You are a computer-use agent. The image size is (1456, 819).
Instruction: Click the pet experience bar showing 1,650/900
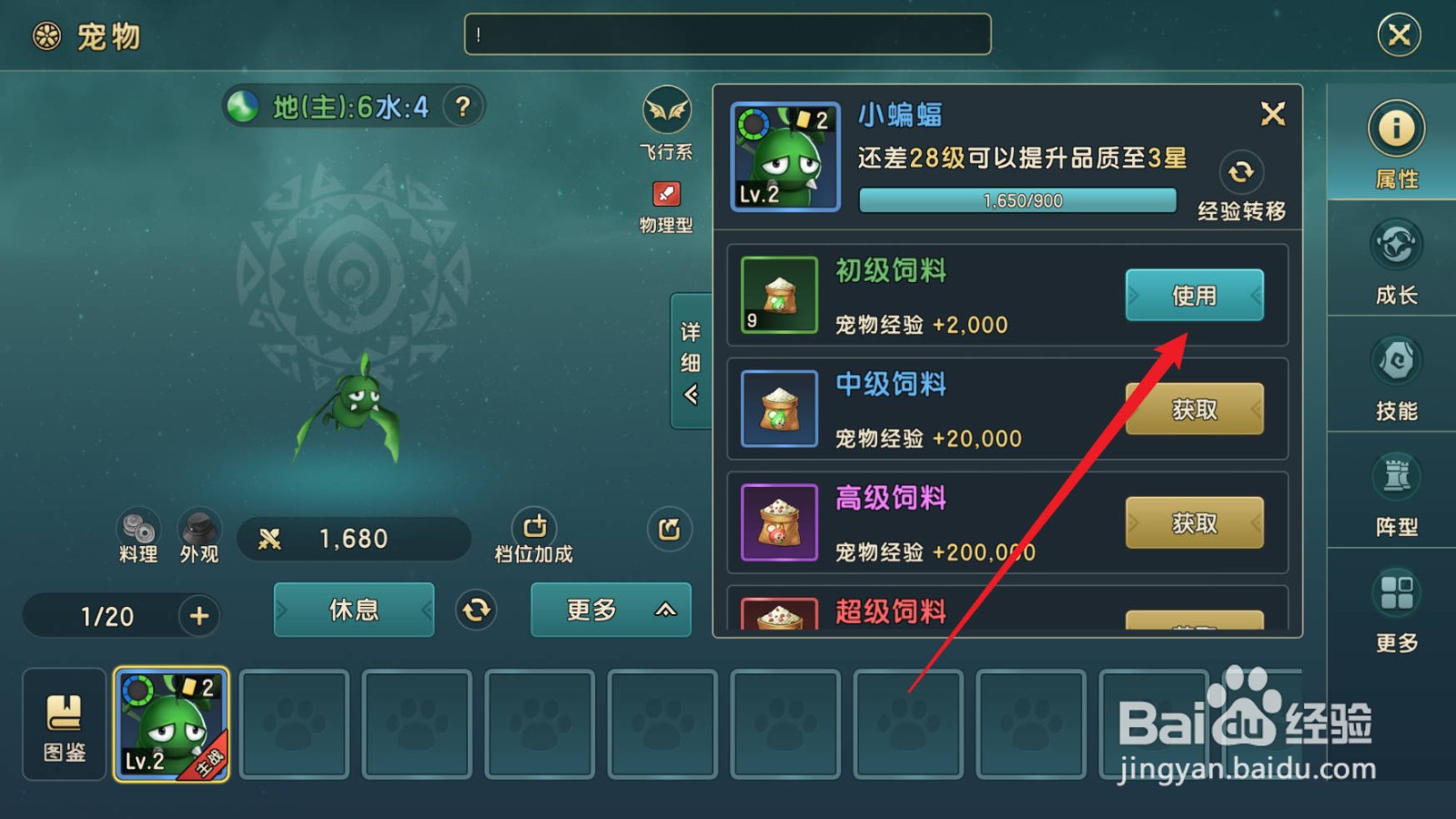(x=1019, y=200)
